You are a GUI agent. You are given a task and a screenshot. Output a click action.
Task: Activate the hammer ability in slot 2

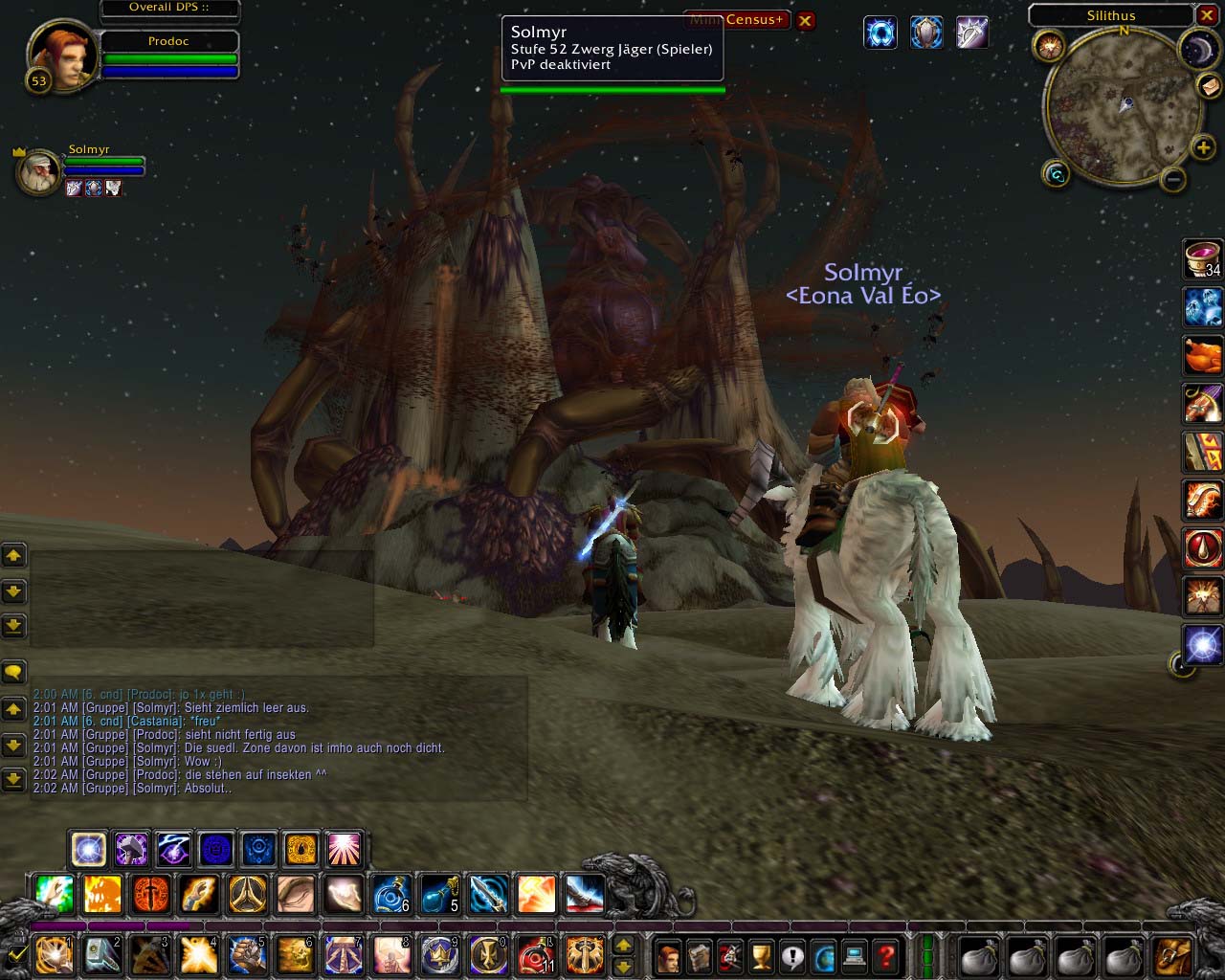[x=102, y=954]
